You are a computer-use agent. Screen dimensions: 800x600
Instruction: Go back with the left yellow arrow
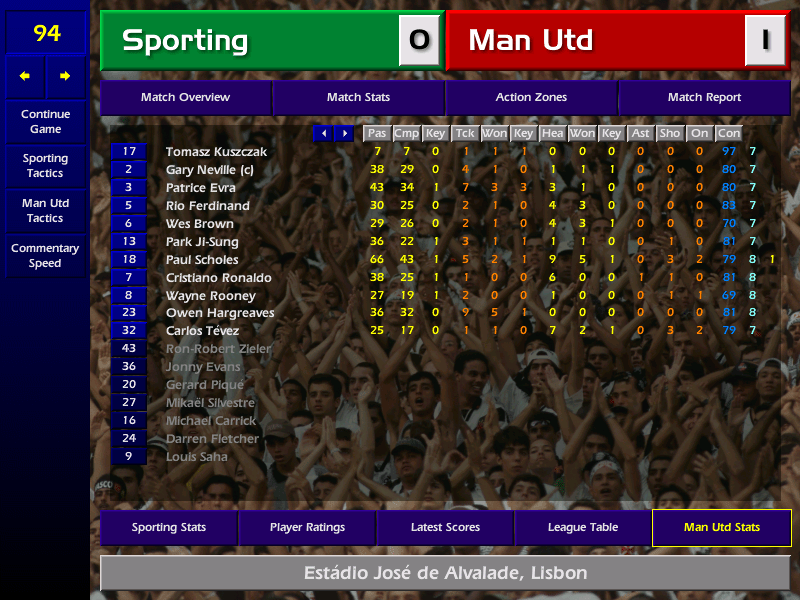click(25, 76)
